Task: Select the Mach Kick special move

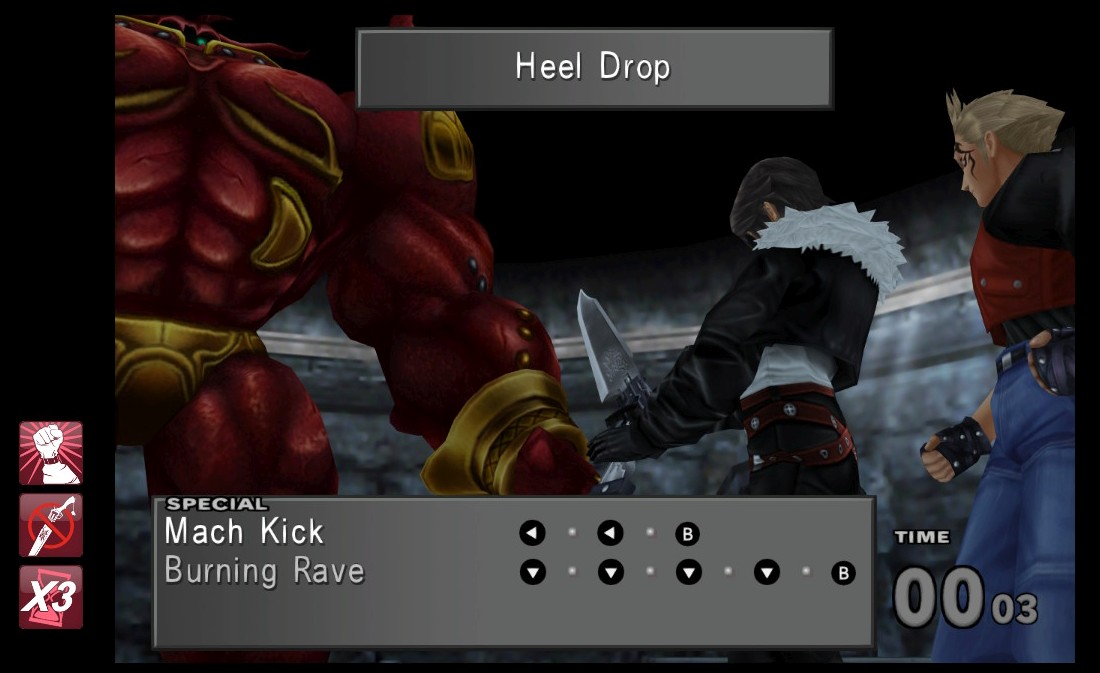Action: click(244, 532)
